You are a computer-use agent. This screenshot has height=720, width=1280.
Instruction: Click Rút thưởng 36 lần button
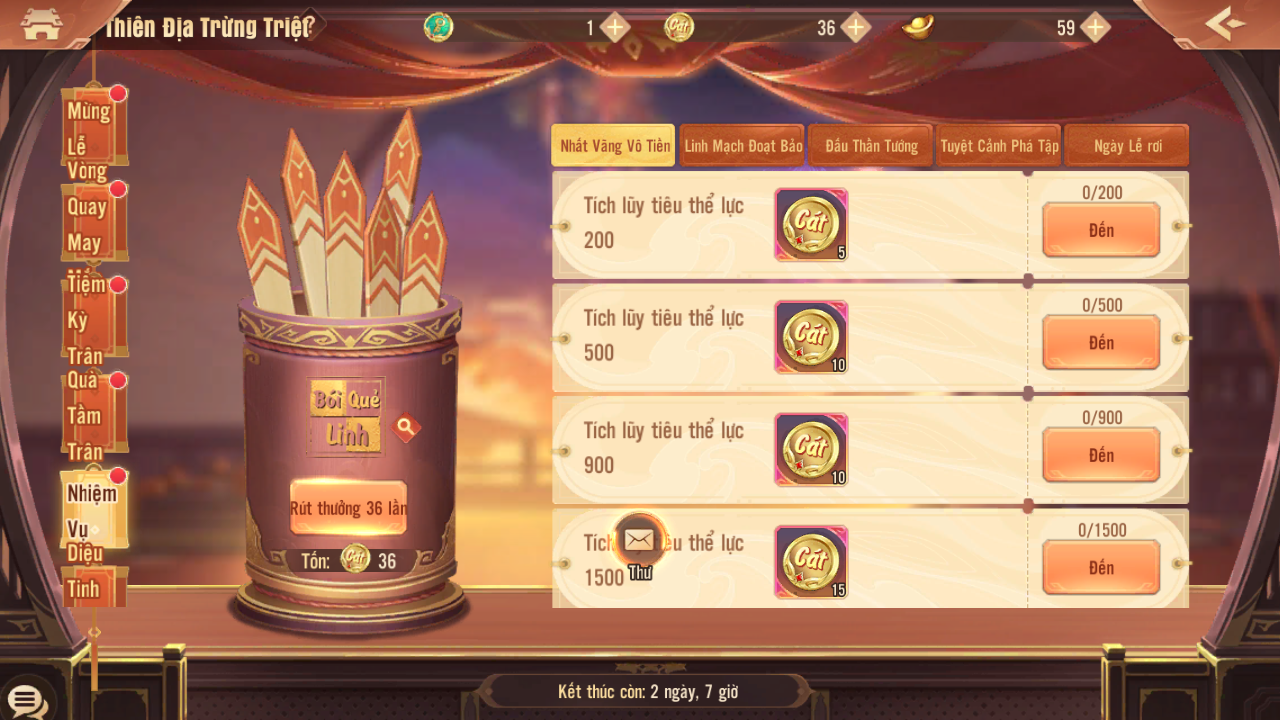348,508
